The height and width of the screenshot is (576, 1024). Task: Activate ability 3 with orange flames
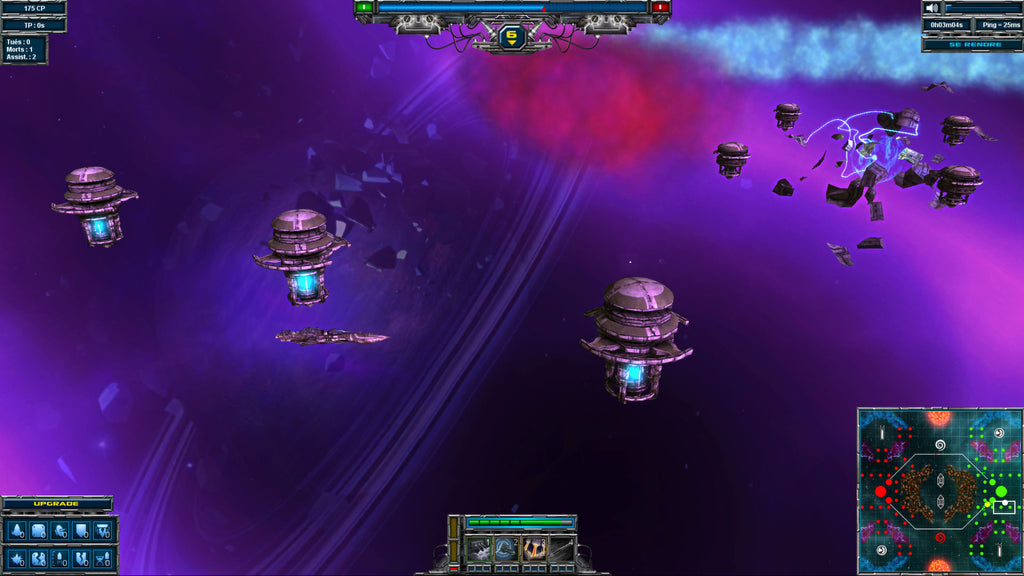click(x=533, y=548)
